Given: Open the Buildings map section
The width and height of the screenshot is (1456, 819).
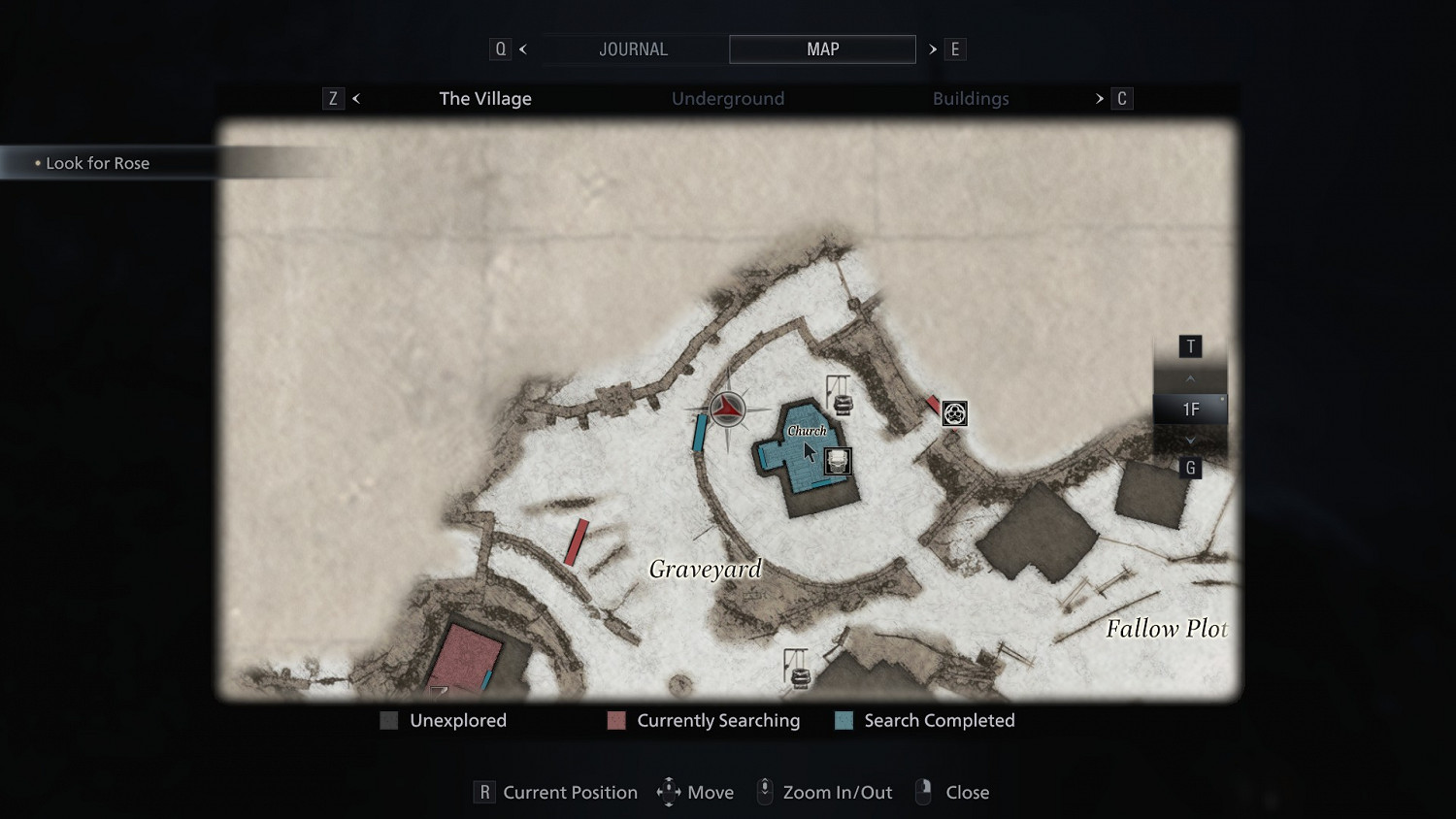Looking at the screenshot, I should 971,99.
